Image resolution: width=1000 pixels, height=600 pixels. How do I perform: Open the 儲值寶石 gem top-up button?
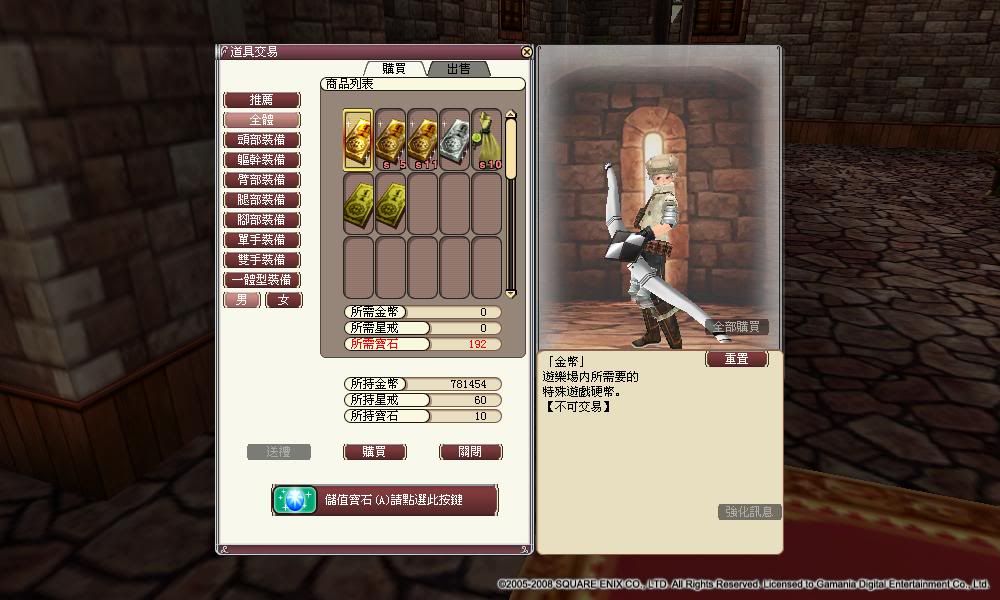pos(385,499)
